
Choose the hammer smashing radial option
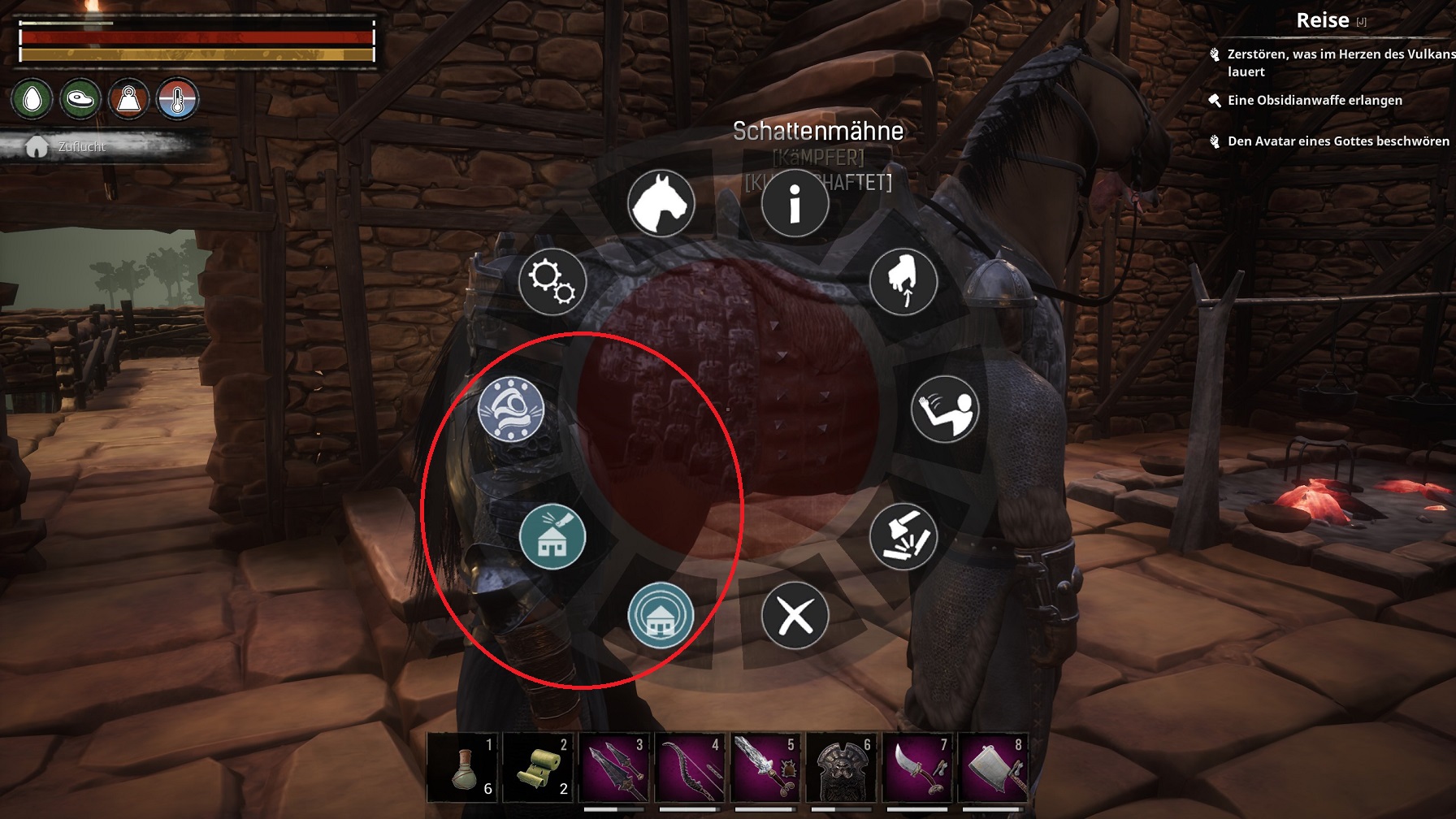(x=903, y=536)
